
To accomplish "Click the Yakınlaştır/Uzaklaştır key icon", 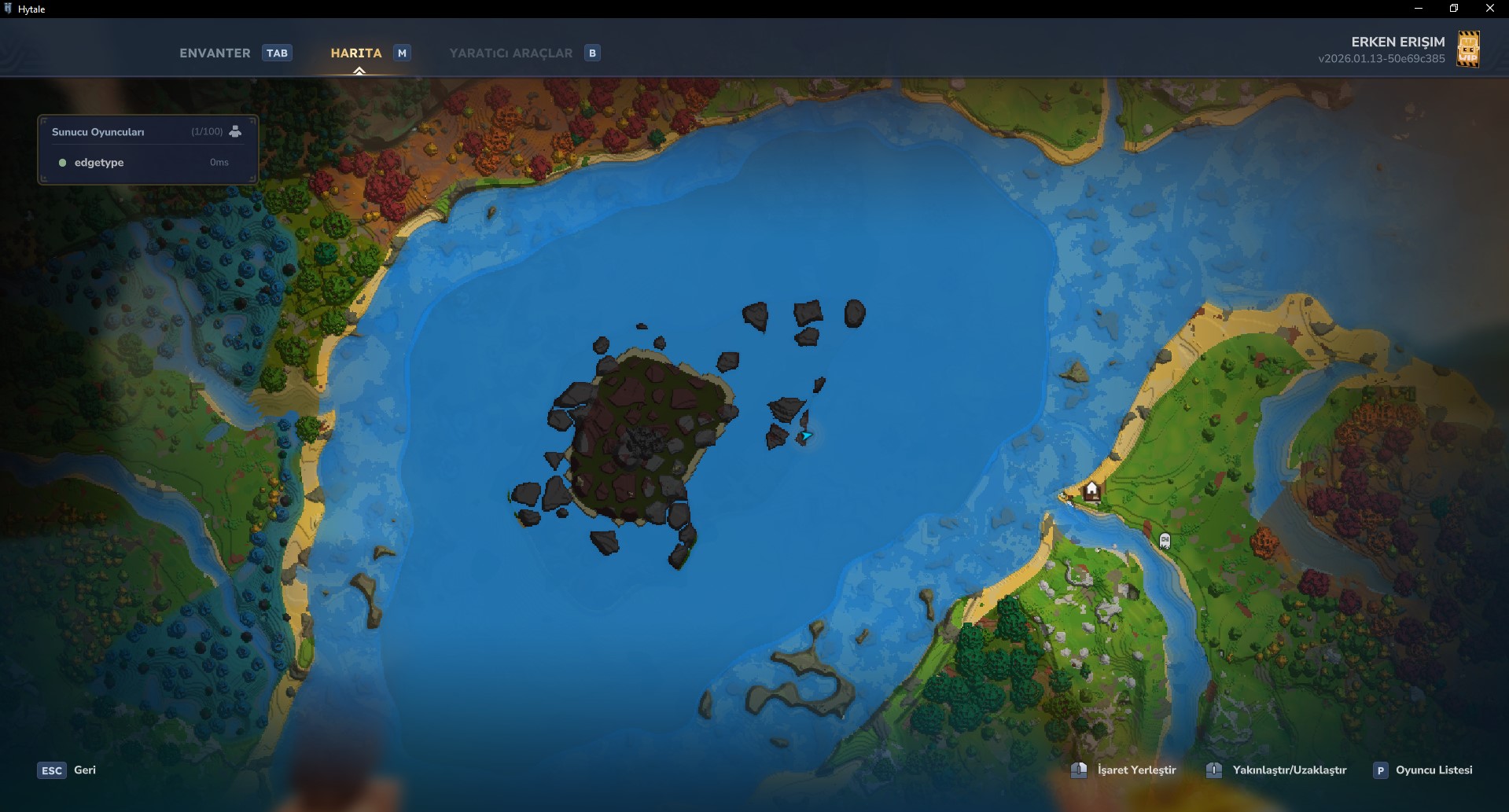I will click(x=1215, y=770).
